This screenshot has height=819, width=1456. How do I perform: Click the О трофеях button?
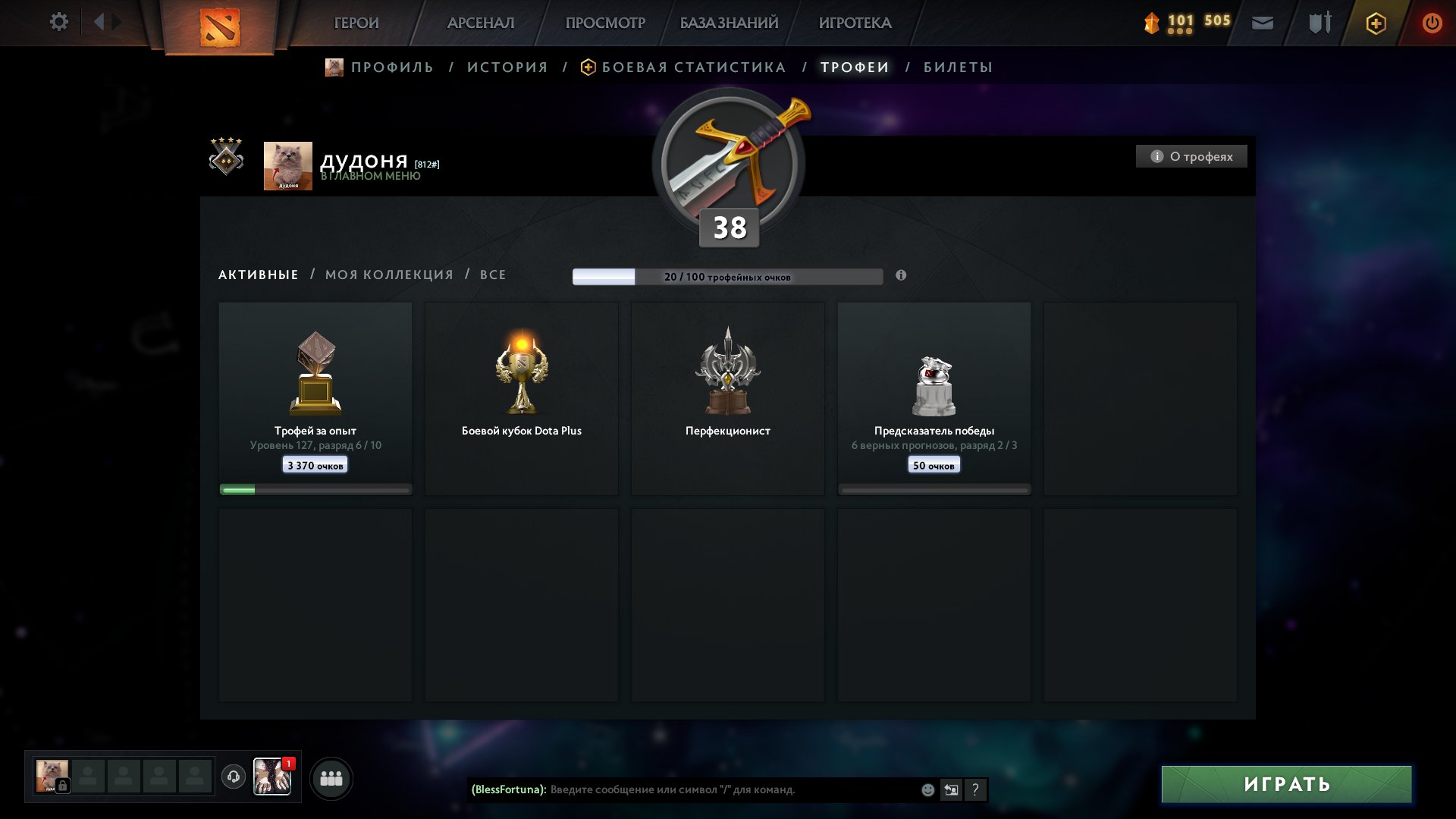(1191, 156)
